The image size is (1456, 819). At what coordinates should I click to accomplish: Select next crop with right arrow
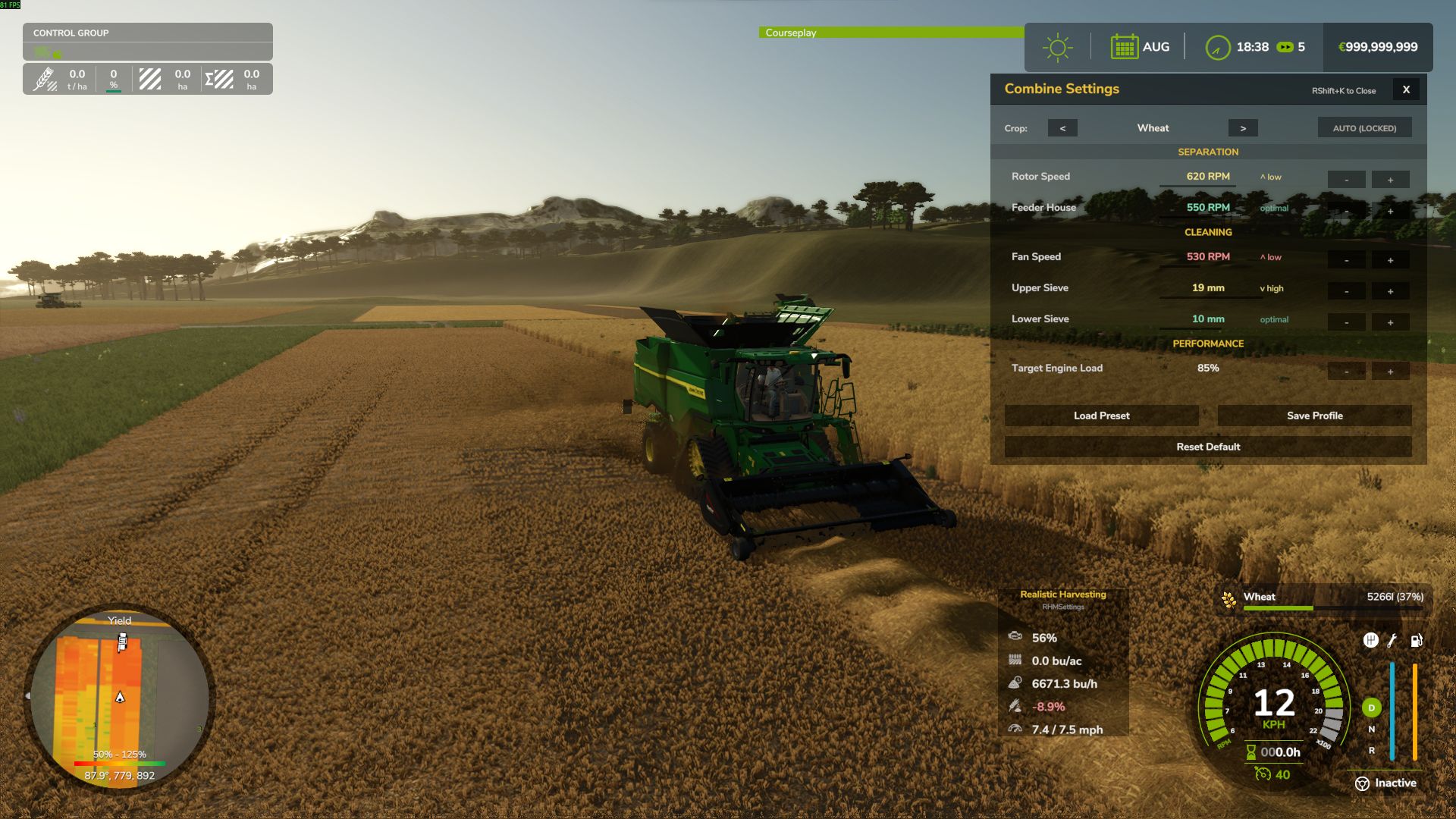click(1244, 127)
